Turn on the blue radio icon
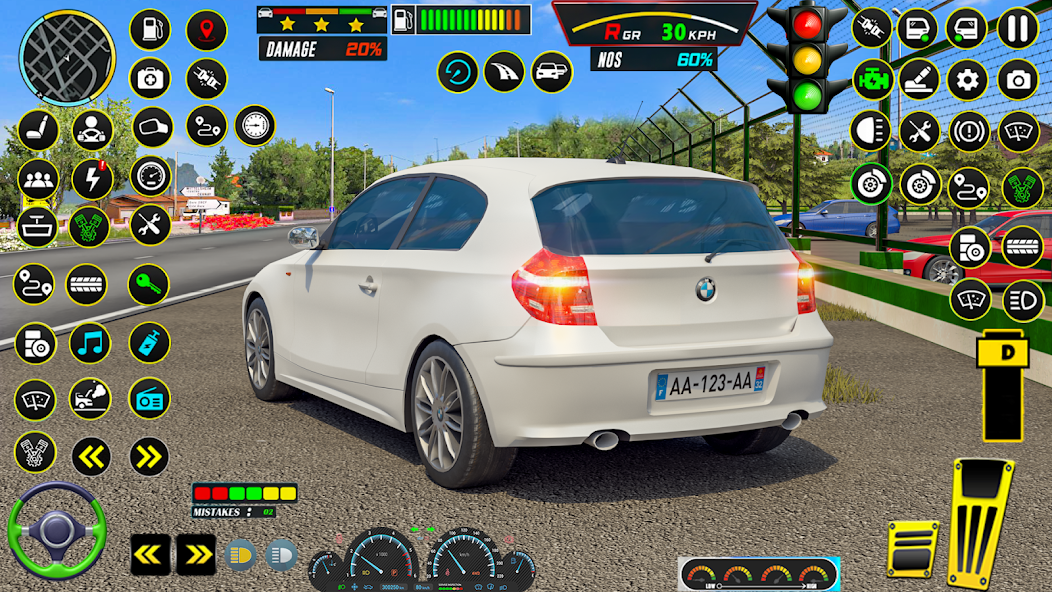 [149, 398]
